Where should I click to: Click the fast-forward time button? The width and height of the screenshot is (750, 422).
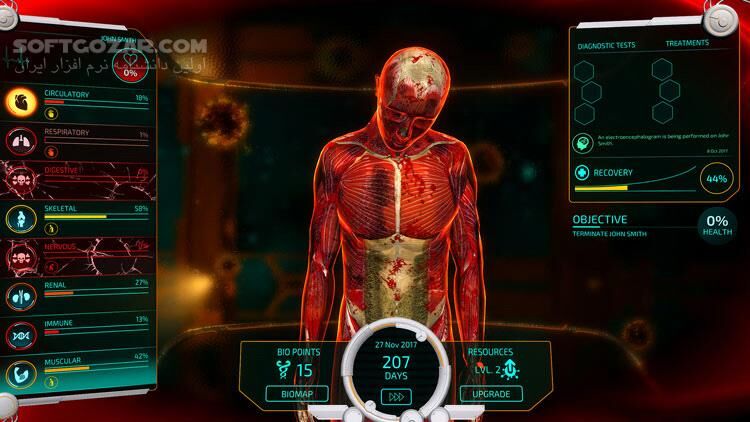[395, 397]
